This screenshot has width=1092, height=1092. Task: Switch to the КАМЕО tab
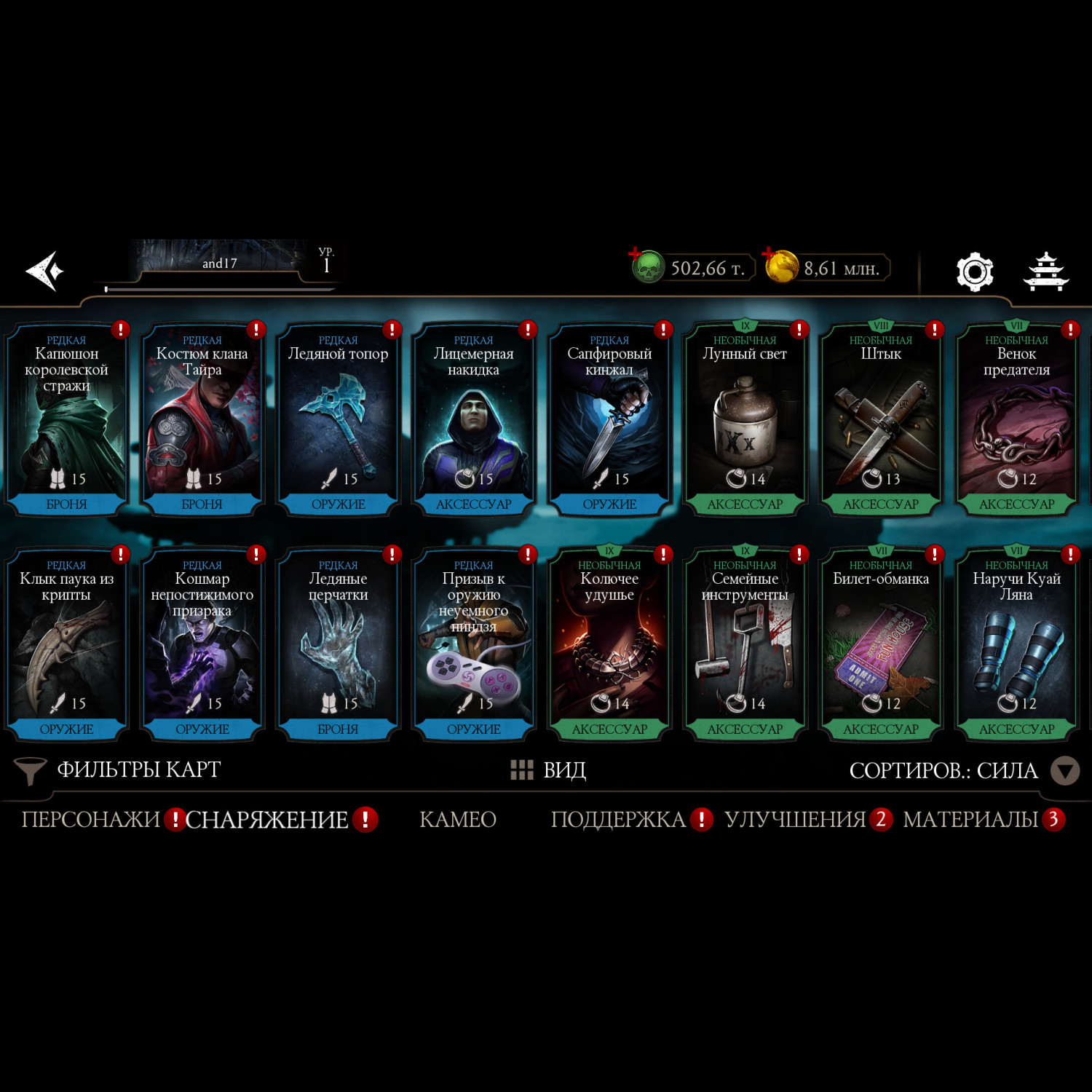click(458, 820)
